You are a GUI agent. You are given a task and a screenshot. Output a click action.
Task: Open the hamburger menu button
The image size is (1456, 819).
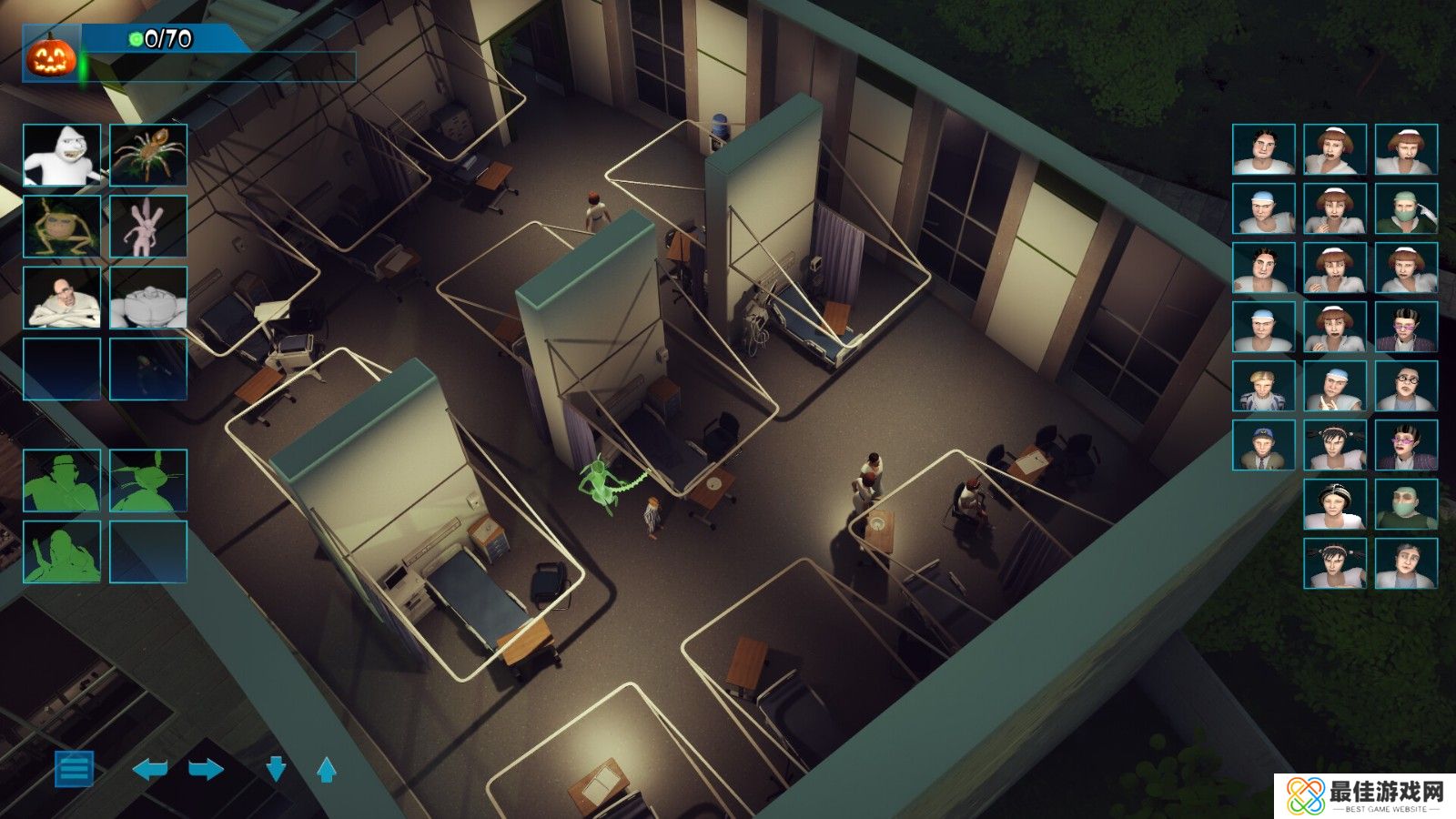tap(74, 768)
